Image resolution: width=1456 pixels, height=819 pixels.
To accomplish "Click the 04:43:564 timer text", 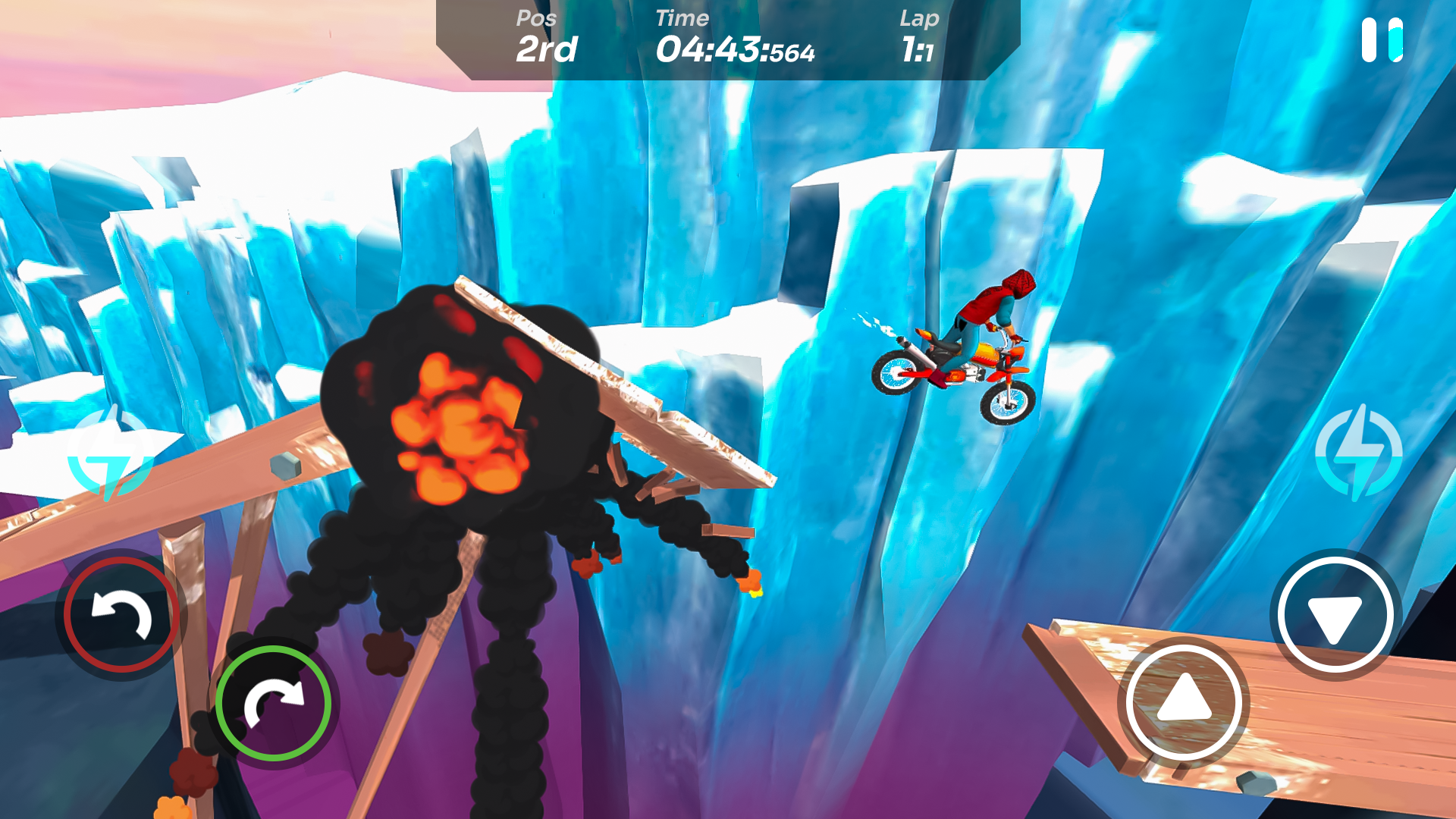I will click(734, 51).
